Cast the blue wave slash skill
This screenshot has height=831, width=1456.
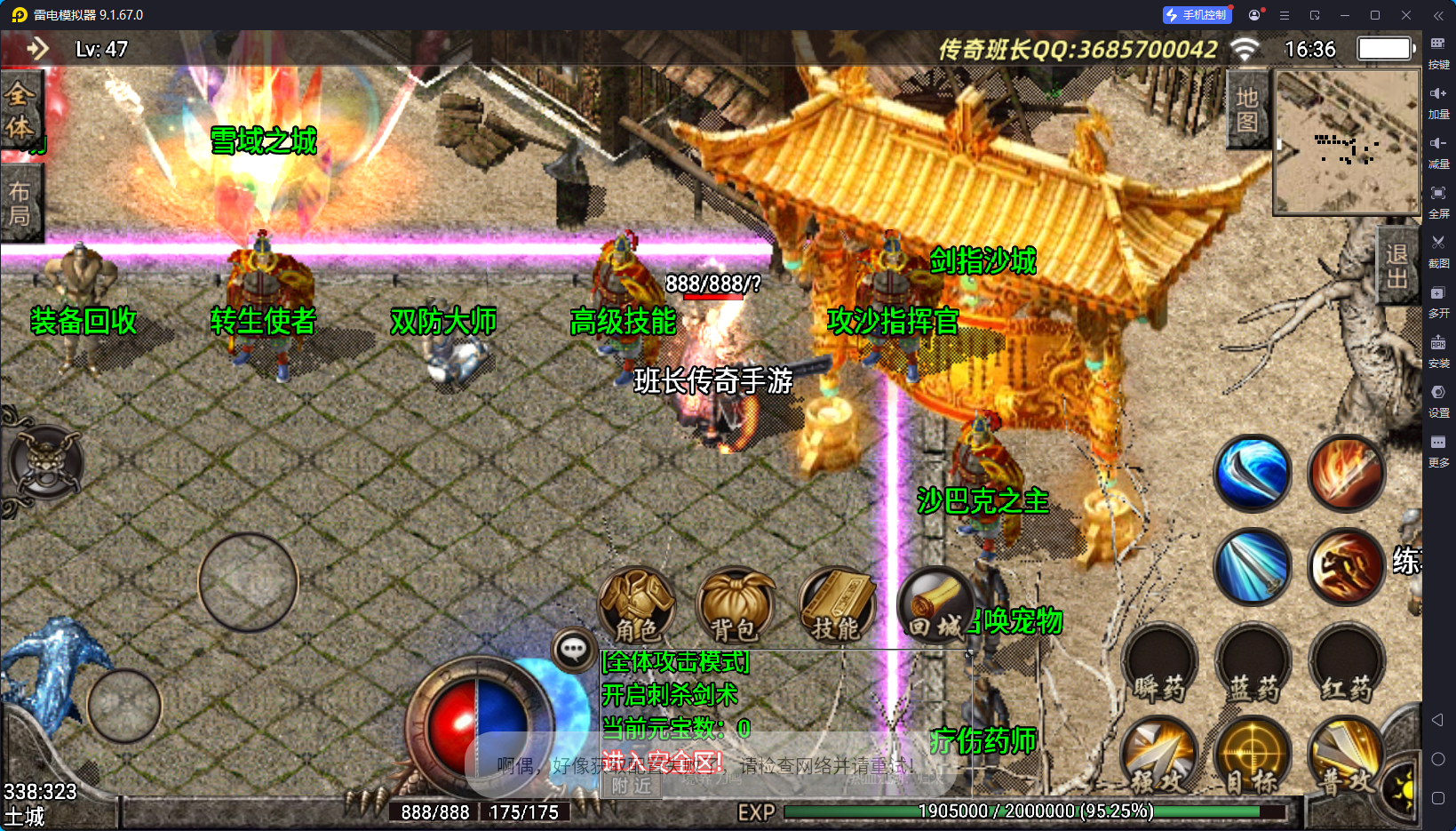[x=1253, y=473]
